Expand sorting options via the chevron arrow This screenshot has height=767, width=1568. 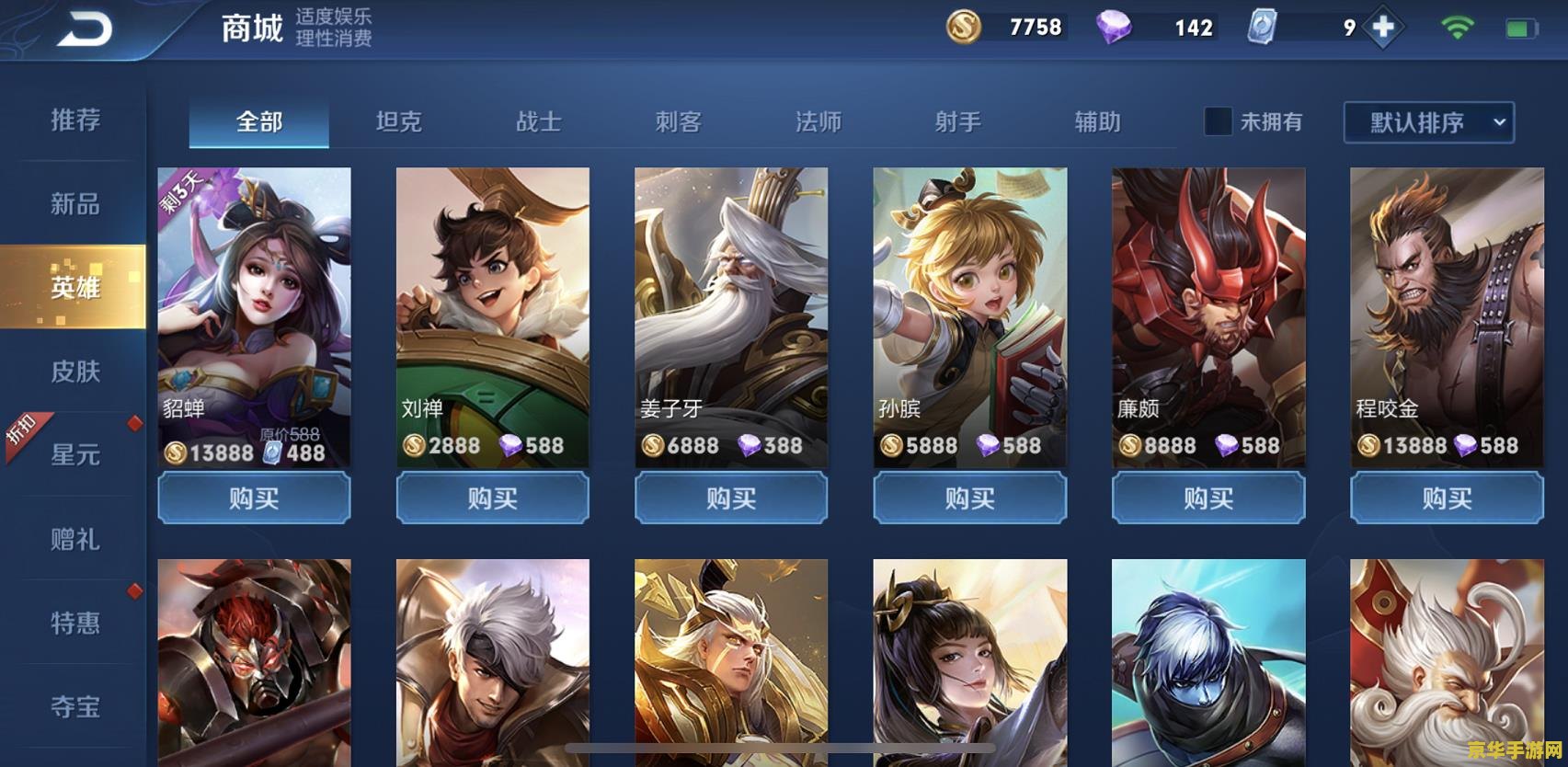(x=1498, y=123)
